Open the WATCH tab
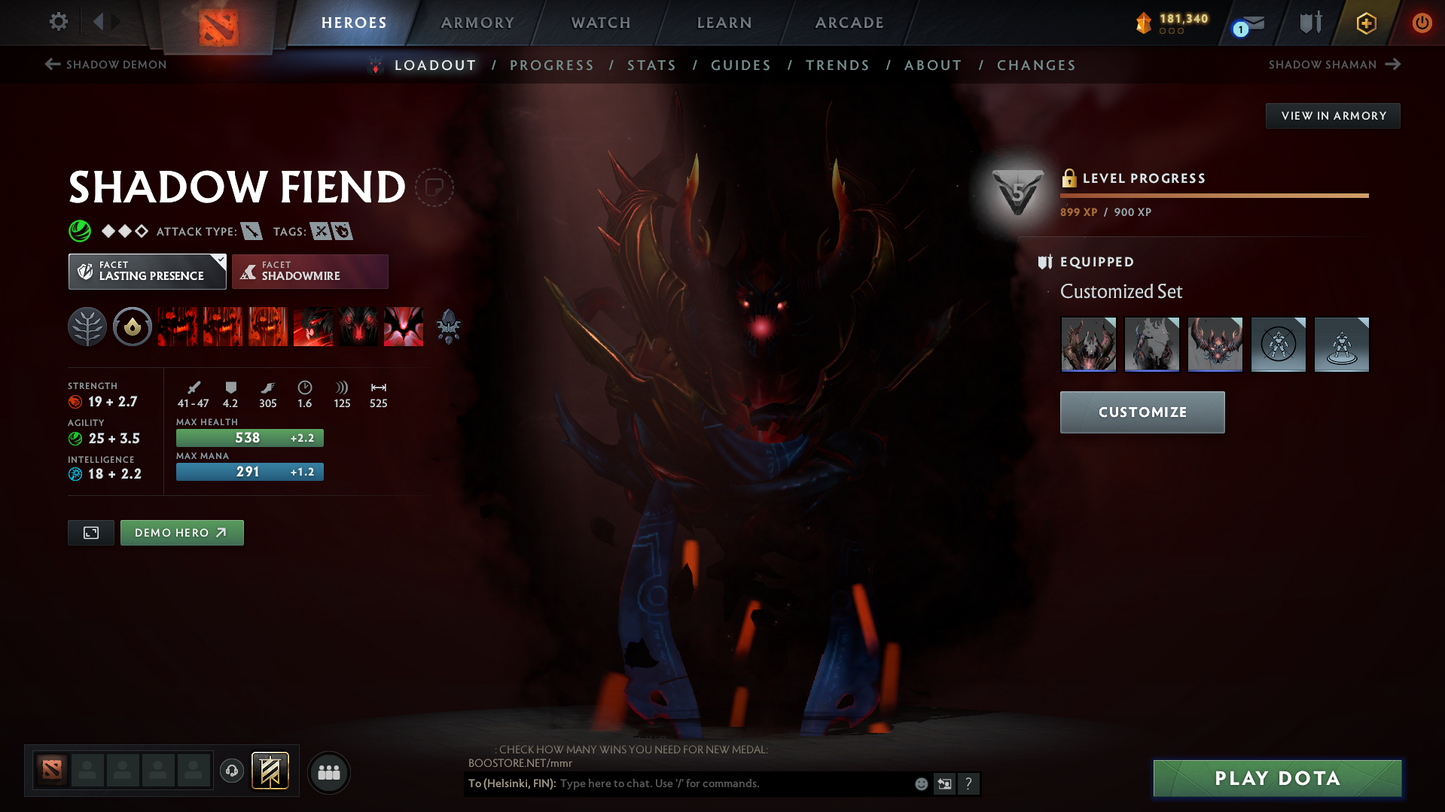The image size is (1445, 812). point(600,22)
